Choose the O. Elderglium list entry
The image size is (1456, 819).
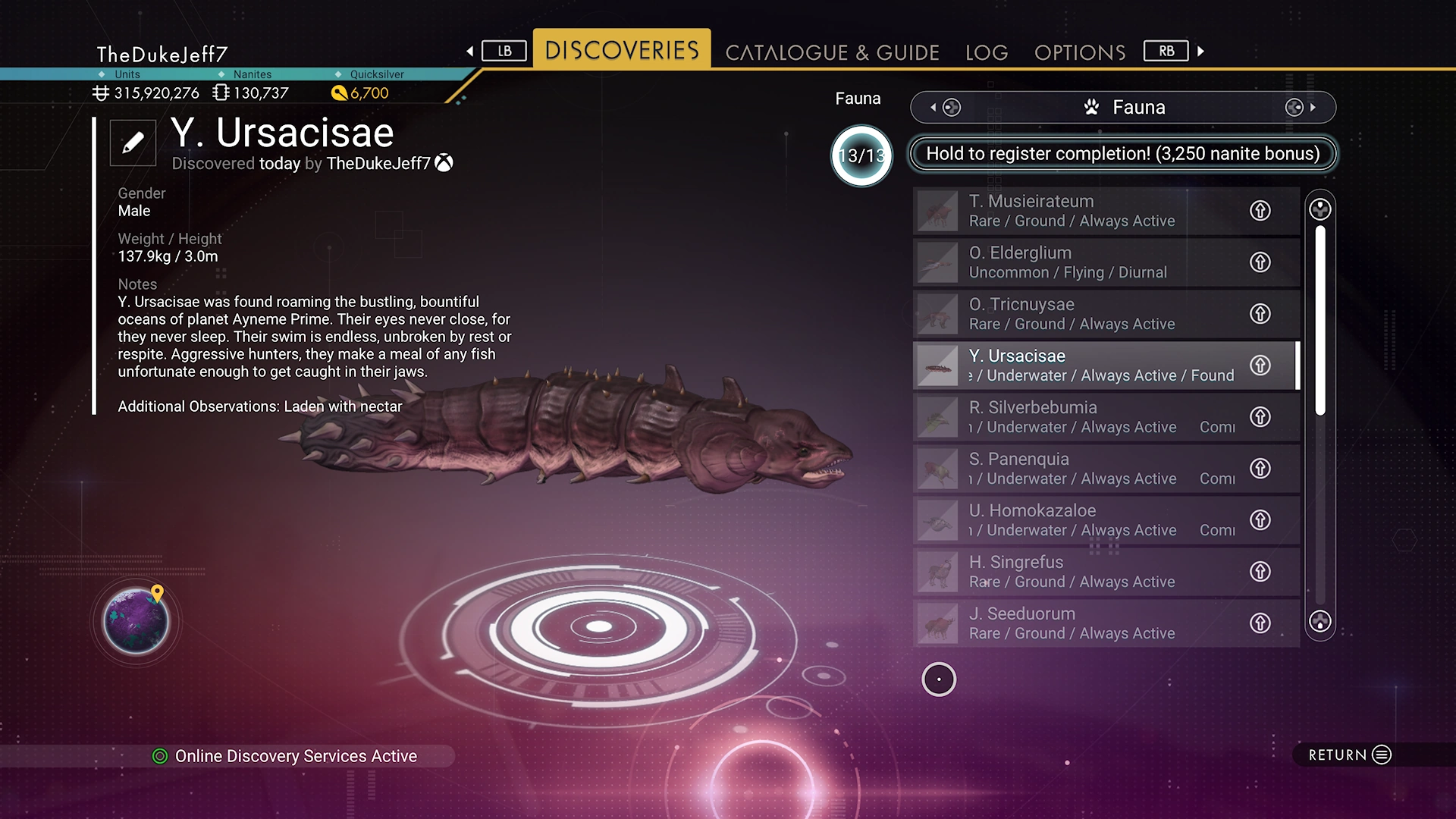coord(1084,262)
